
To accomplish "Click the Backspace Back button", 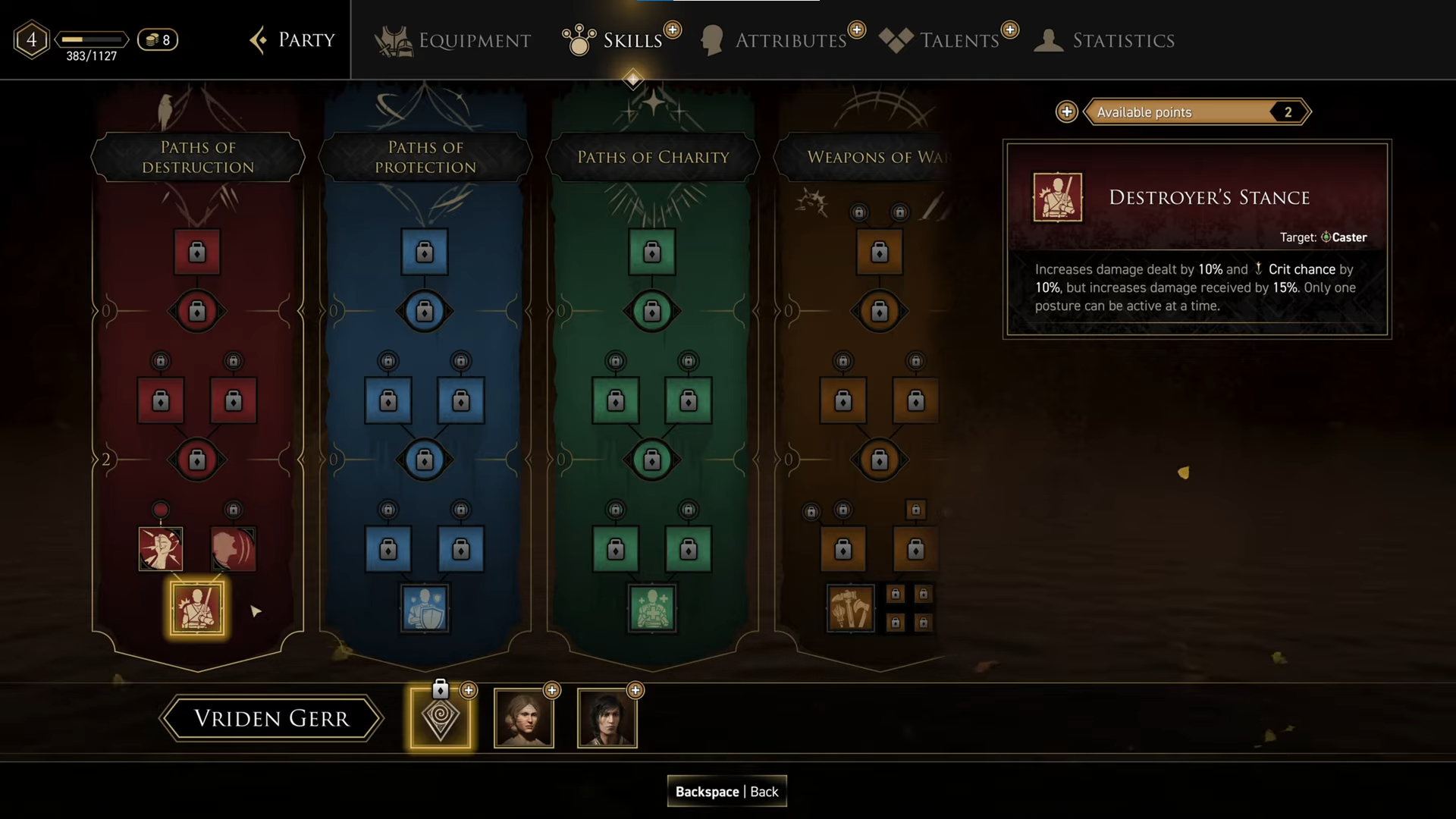I will [x=726, y=791].
